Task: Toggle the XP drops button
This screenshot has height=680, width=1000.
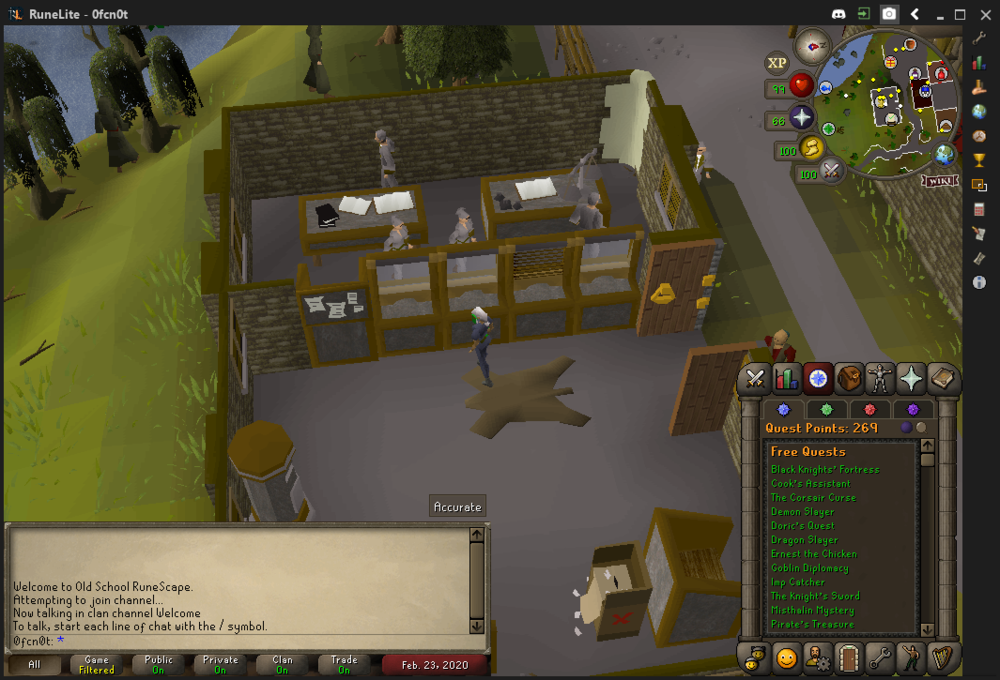Action: (777, 63)
